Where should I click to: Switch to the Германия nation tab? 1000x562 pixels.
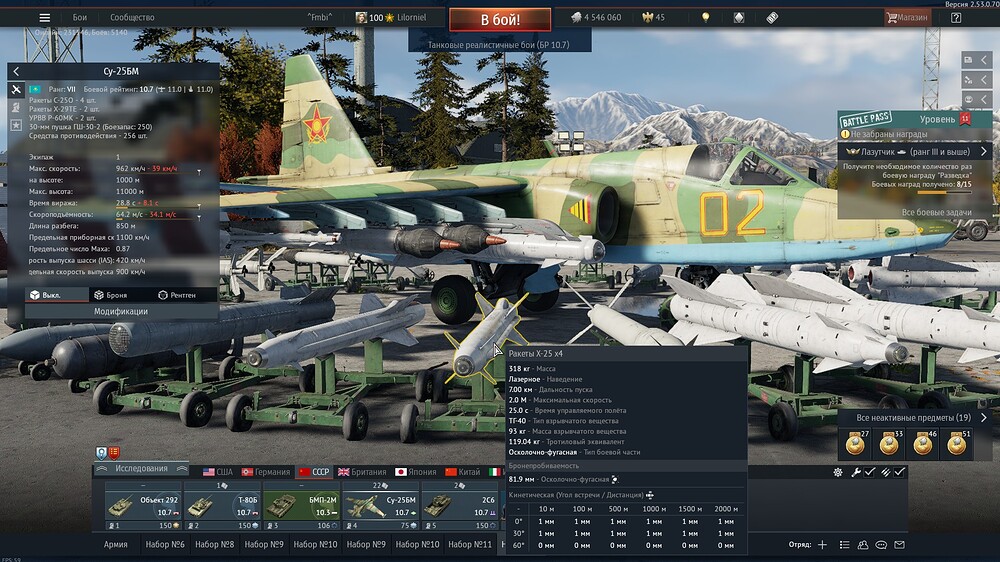point(264,471)
